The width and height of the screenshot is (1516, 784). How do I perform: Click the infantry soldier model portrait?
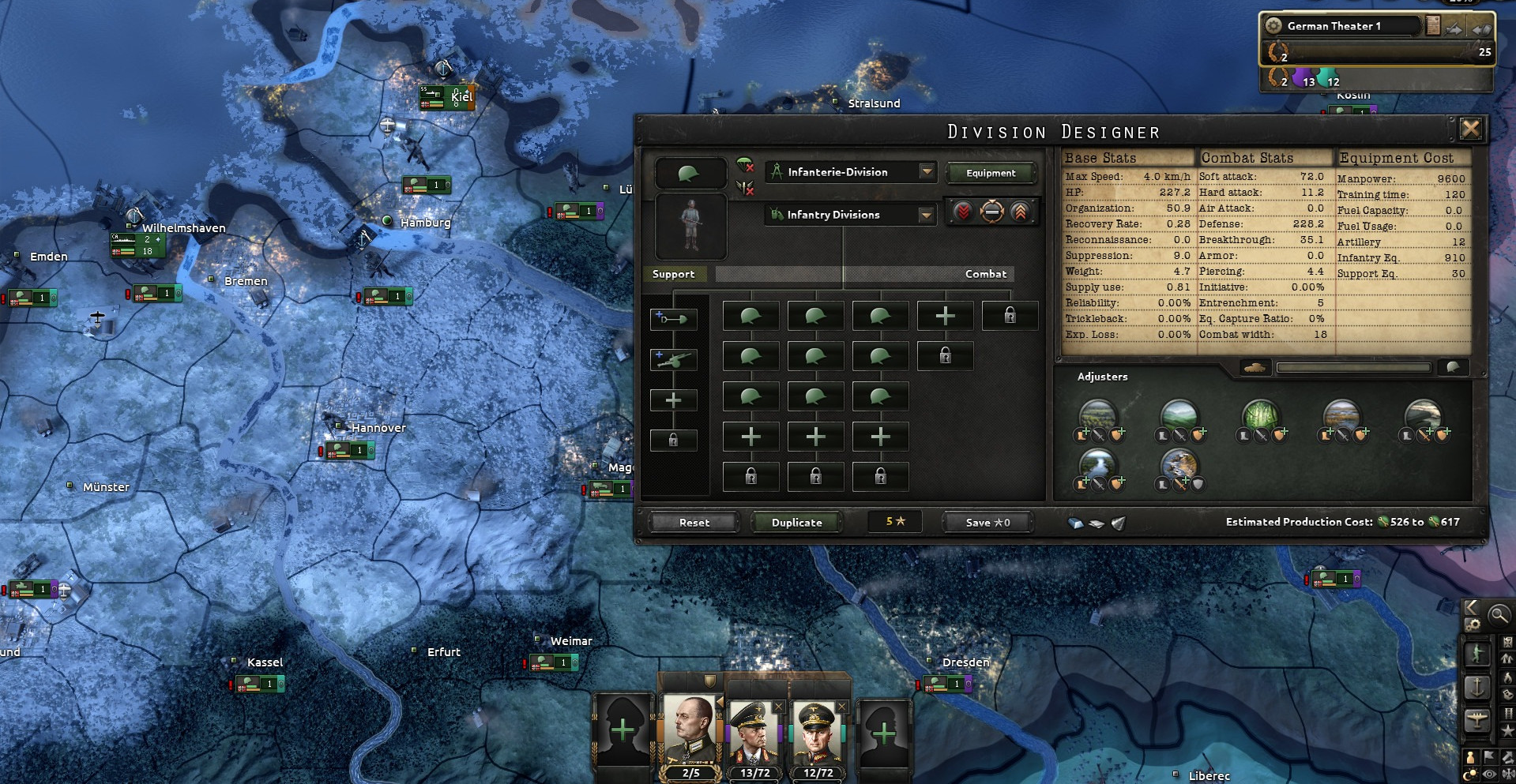coord(690,226)
